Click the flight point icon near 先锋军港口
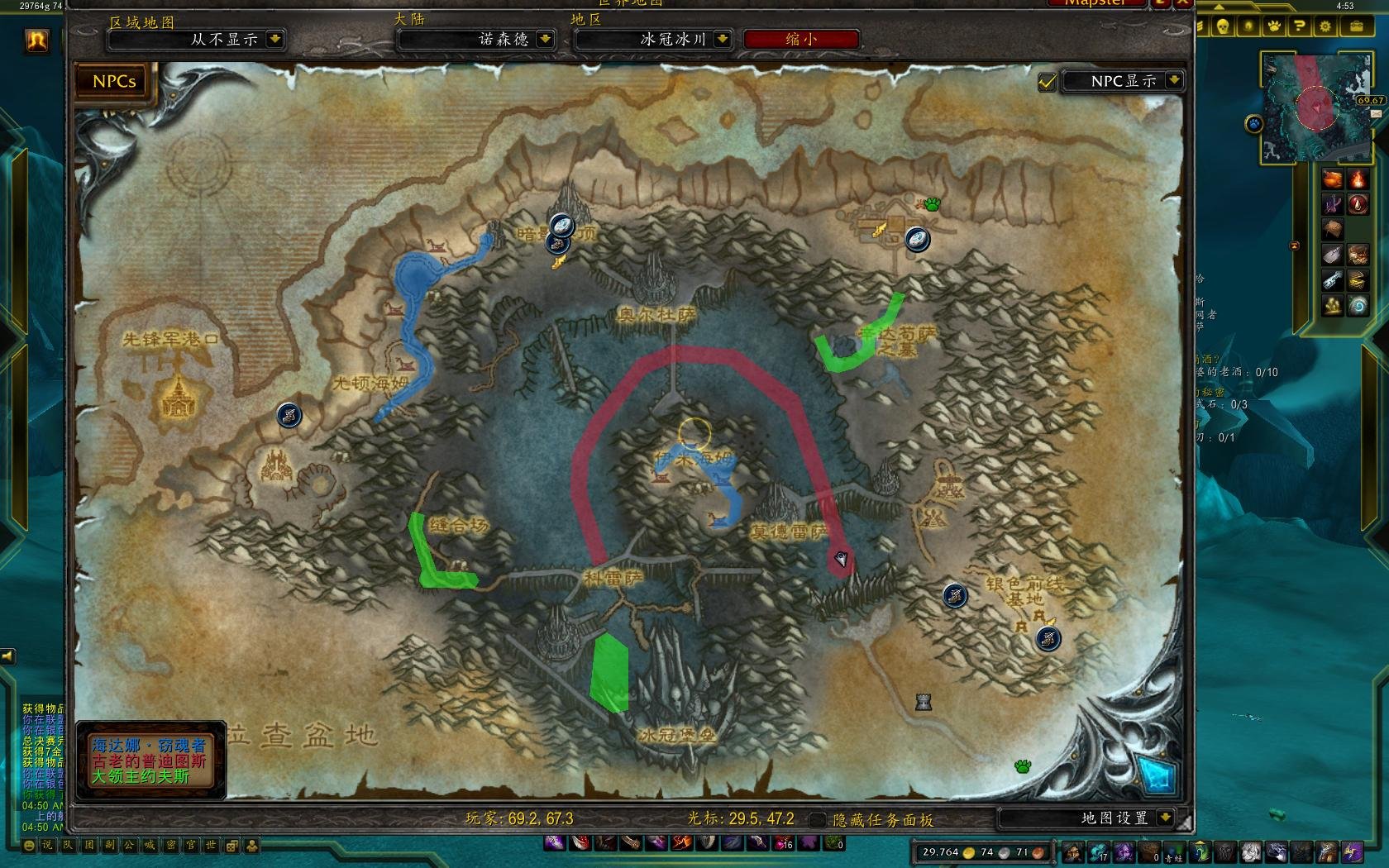The height and width of the screenshot is (868, 1389). (x=289, y=415)
